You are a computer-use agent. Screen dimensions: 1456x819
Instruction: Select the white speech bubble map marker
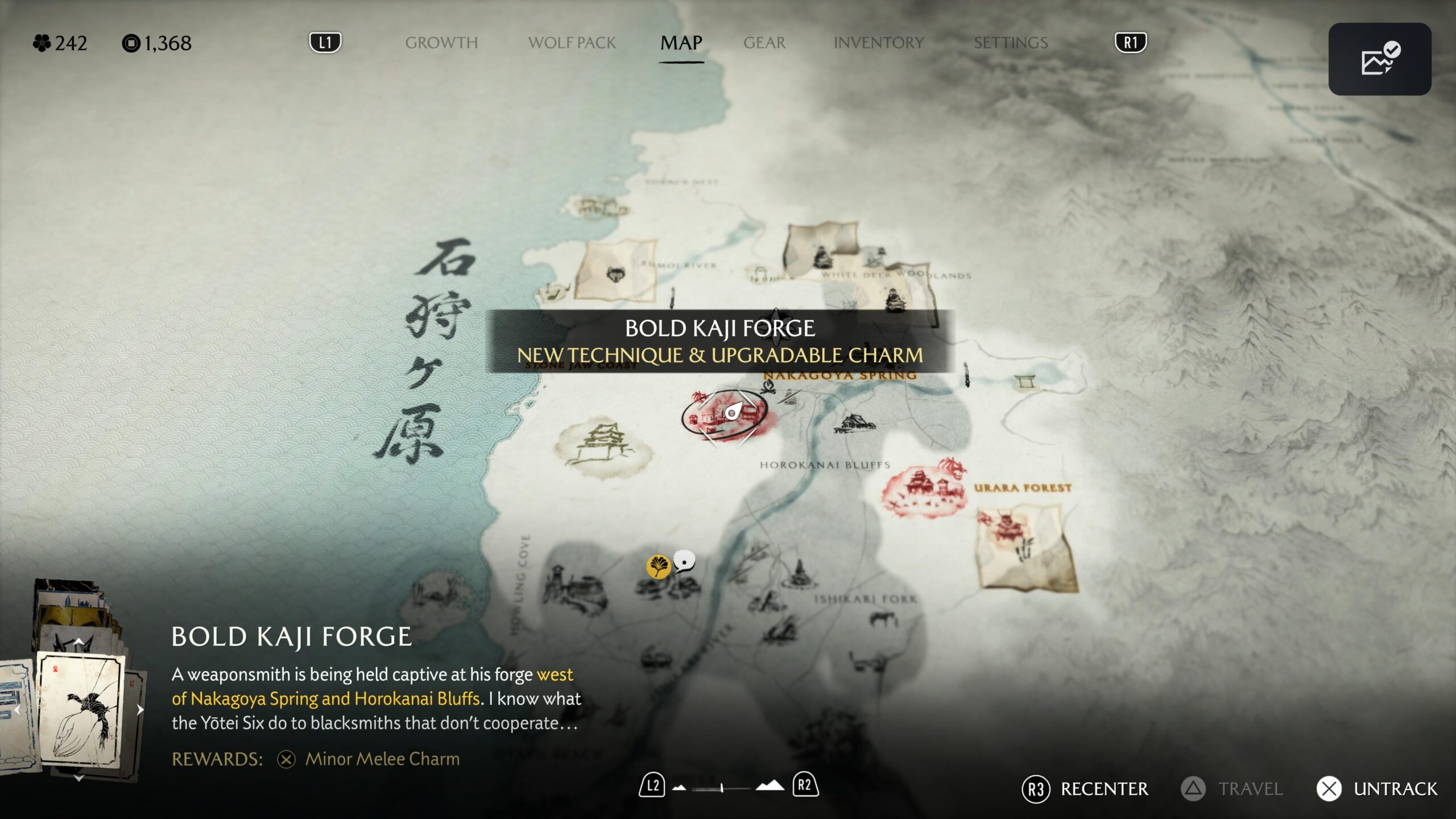(x=684, y=561)
